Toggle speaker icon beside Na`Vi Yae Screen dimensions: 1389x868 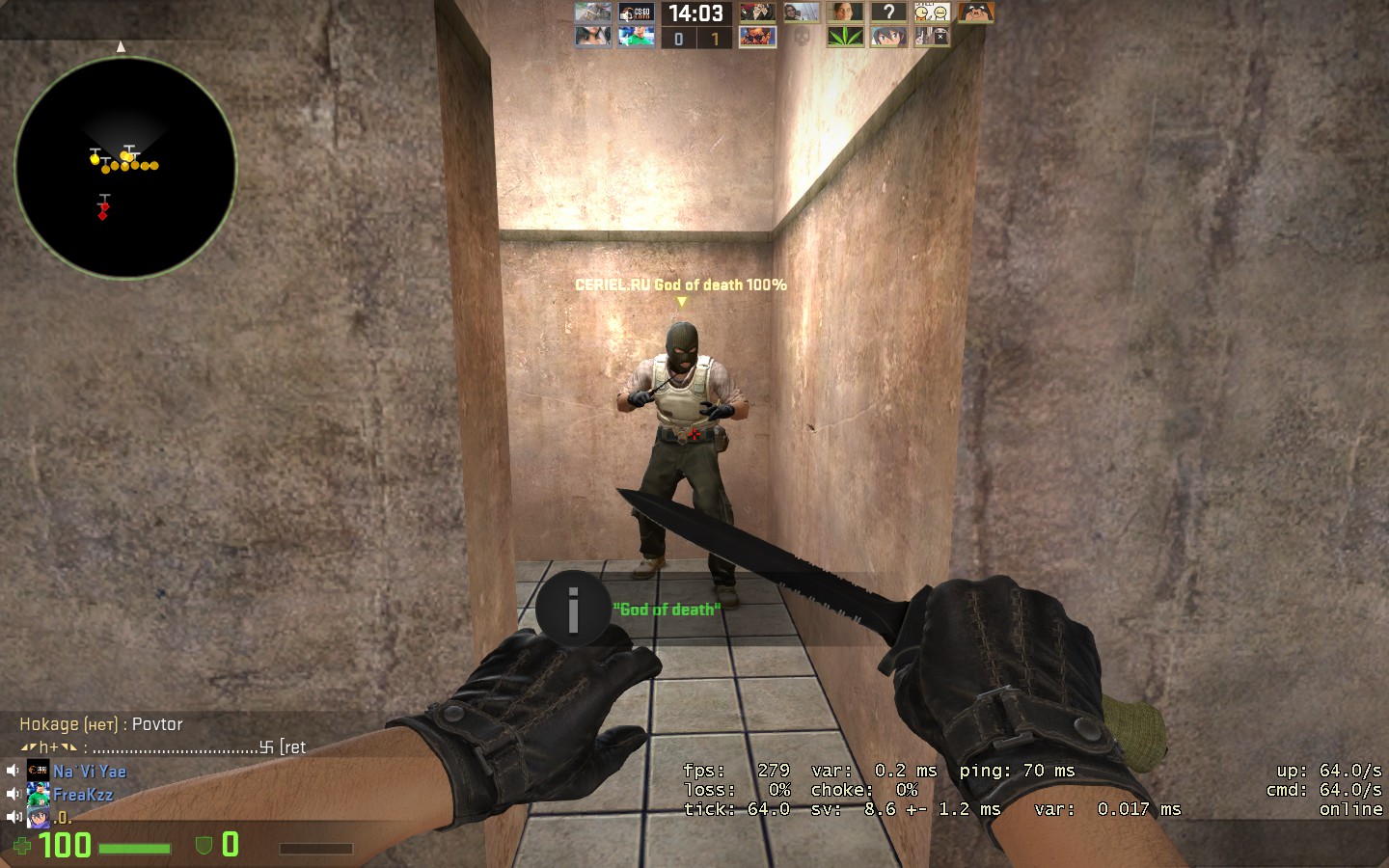[13, 771]
